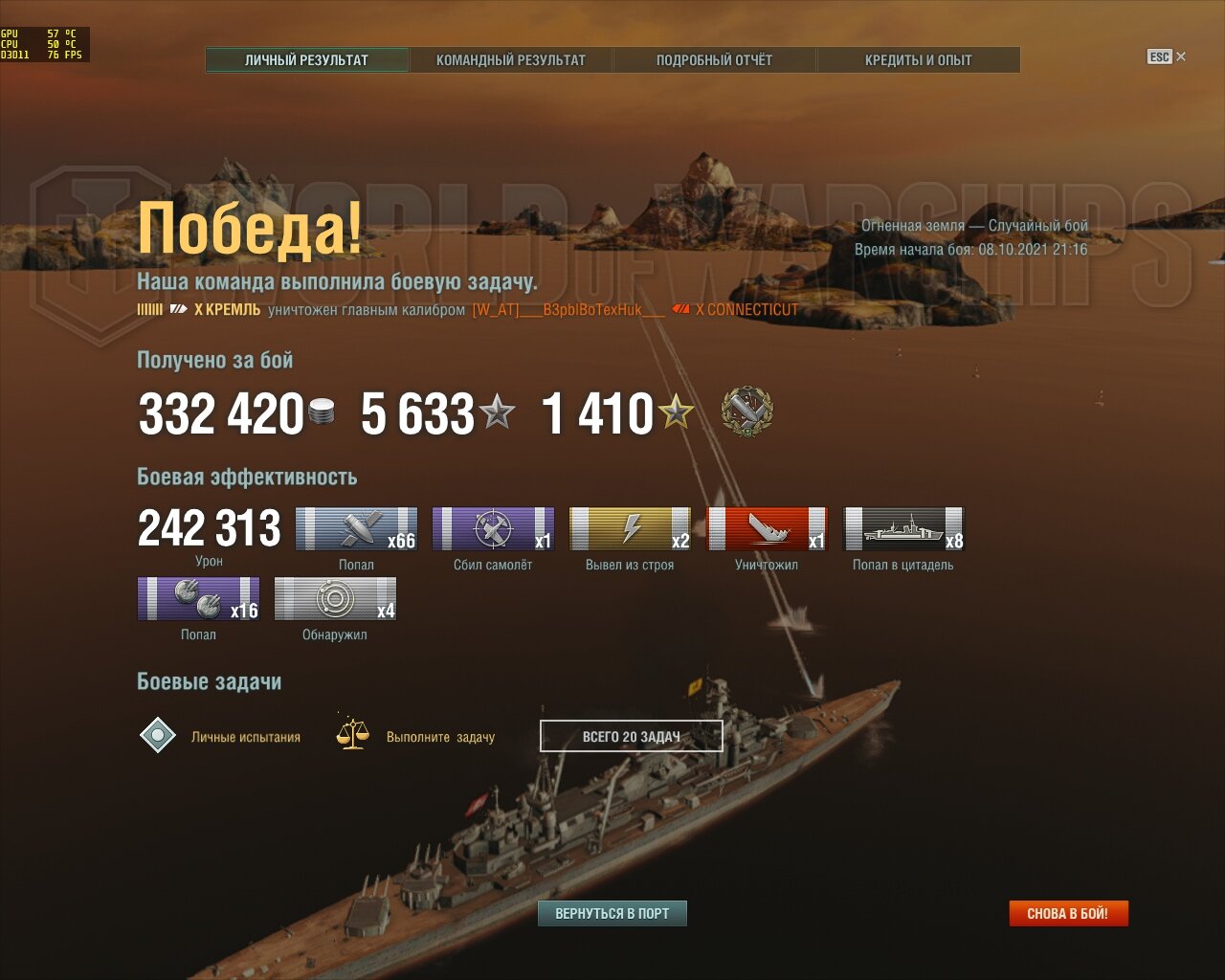Select the Обнаружил x4 ribbon
Viewport: 1225px width, 980px height.
[x=335, y=599]
